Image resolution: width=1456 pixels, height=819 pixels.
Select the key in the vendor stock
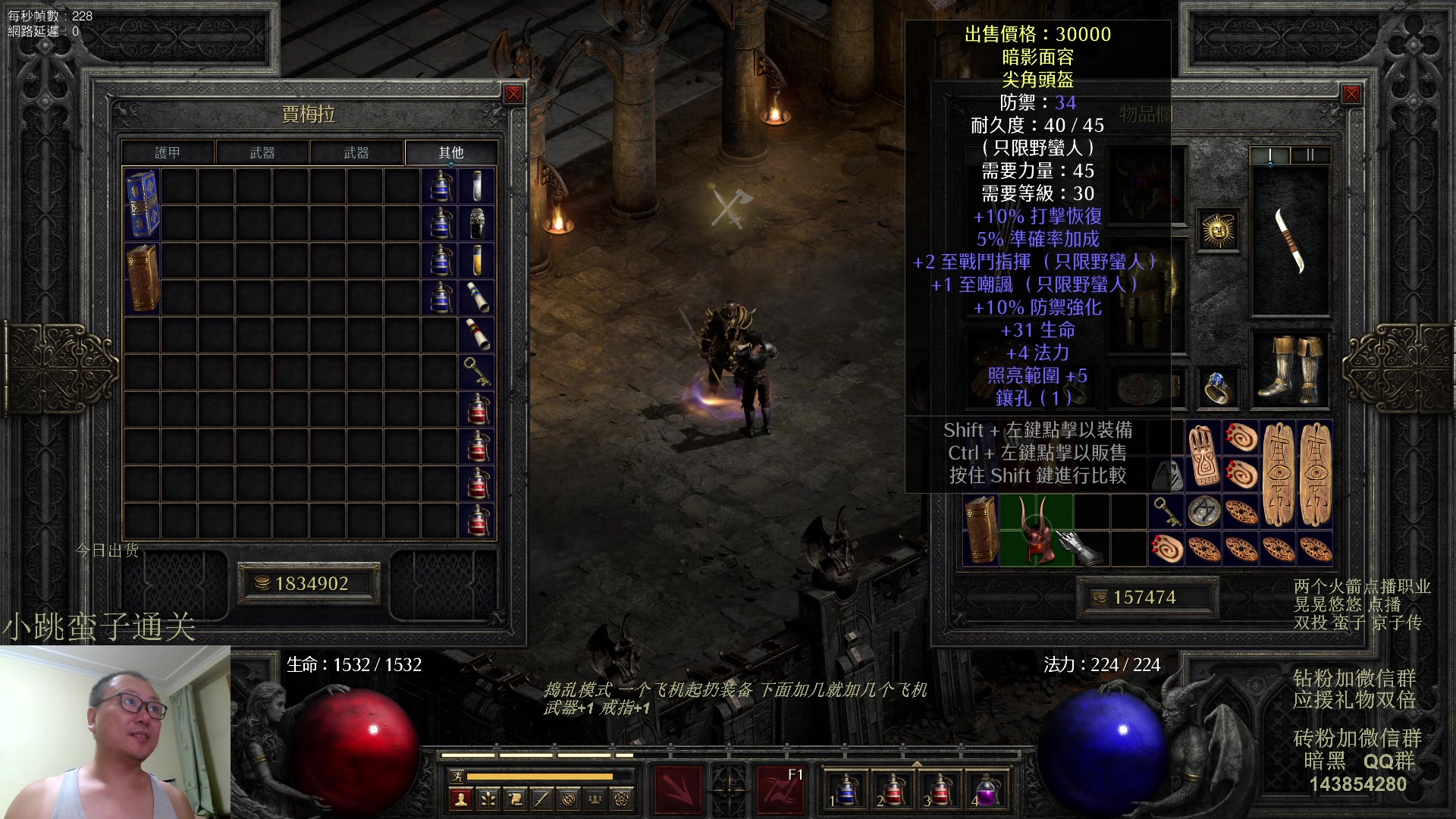478,372
